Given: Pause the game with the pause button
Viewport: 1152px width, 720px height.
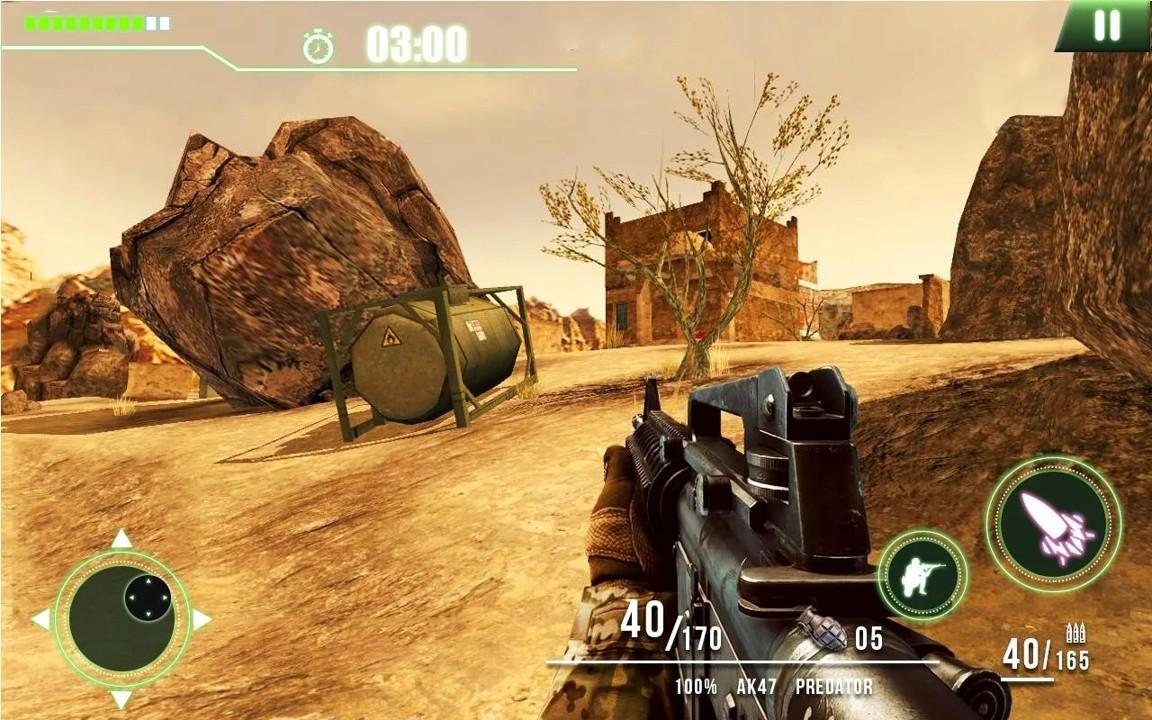Looking at the screenshot, I should [1106, 25].
